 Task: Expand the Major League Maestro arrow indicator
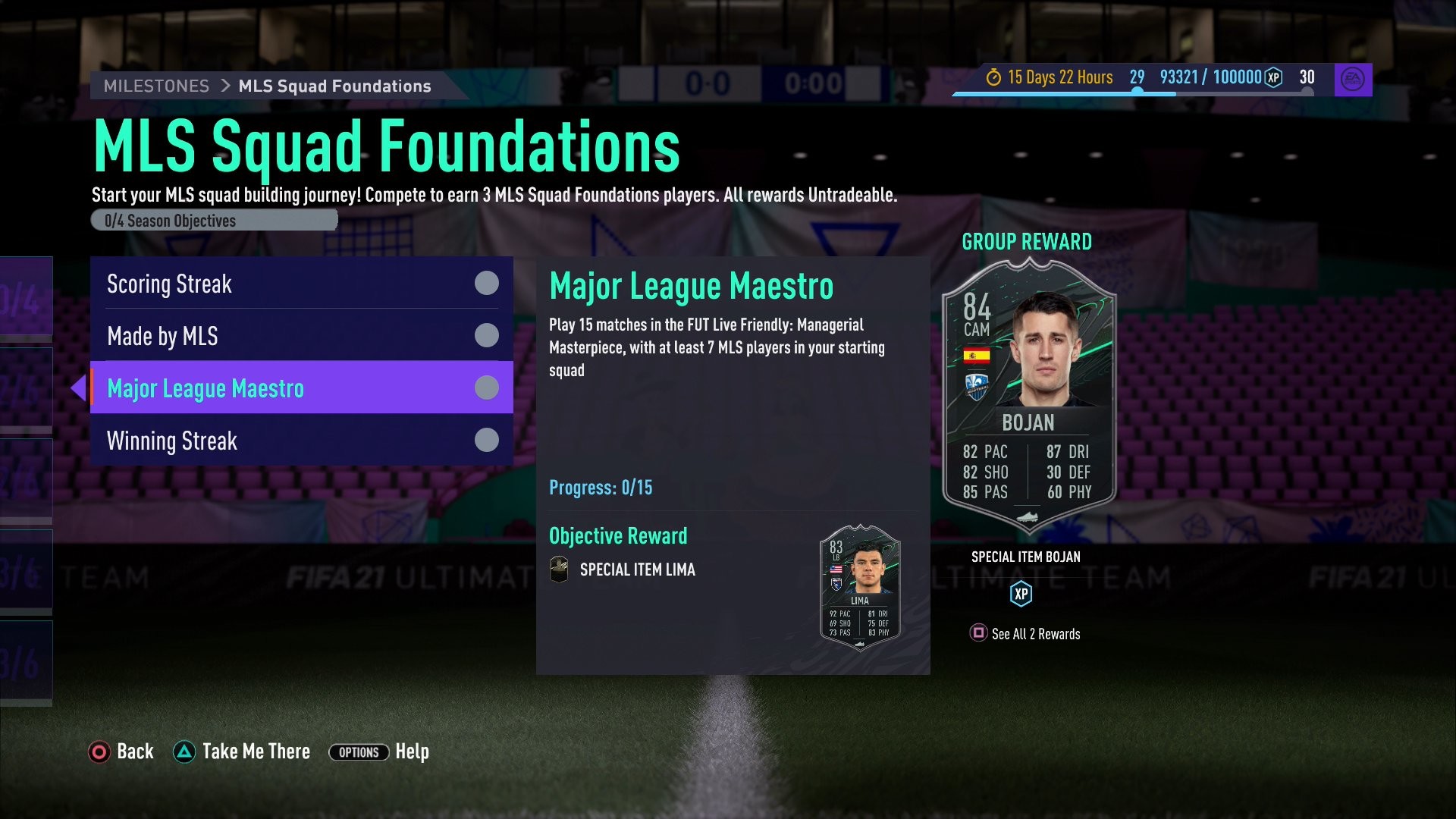pyautogui.click(x=79, y=388)
